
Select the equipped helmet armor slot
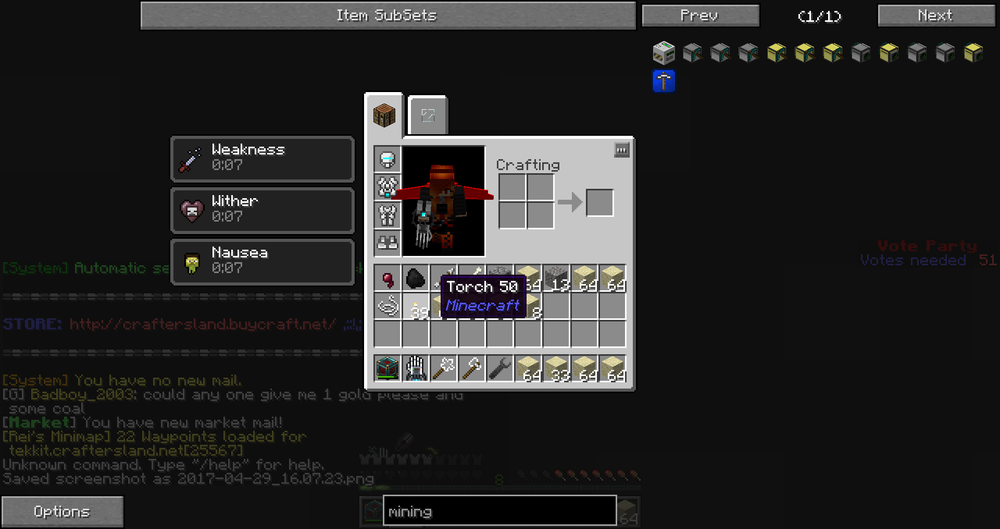[x=387, y=159]
